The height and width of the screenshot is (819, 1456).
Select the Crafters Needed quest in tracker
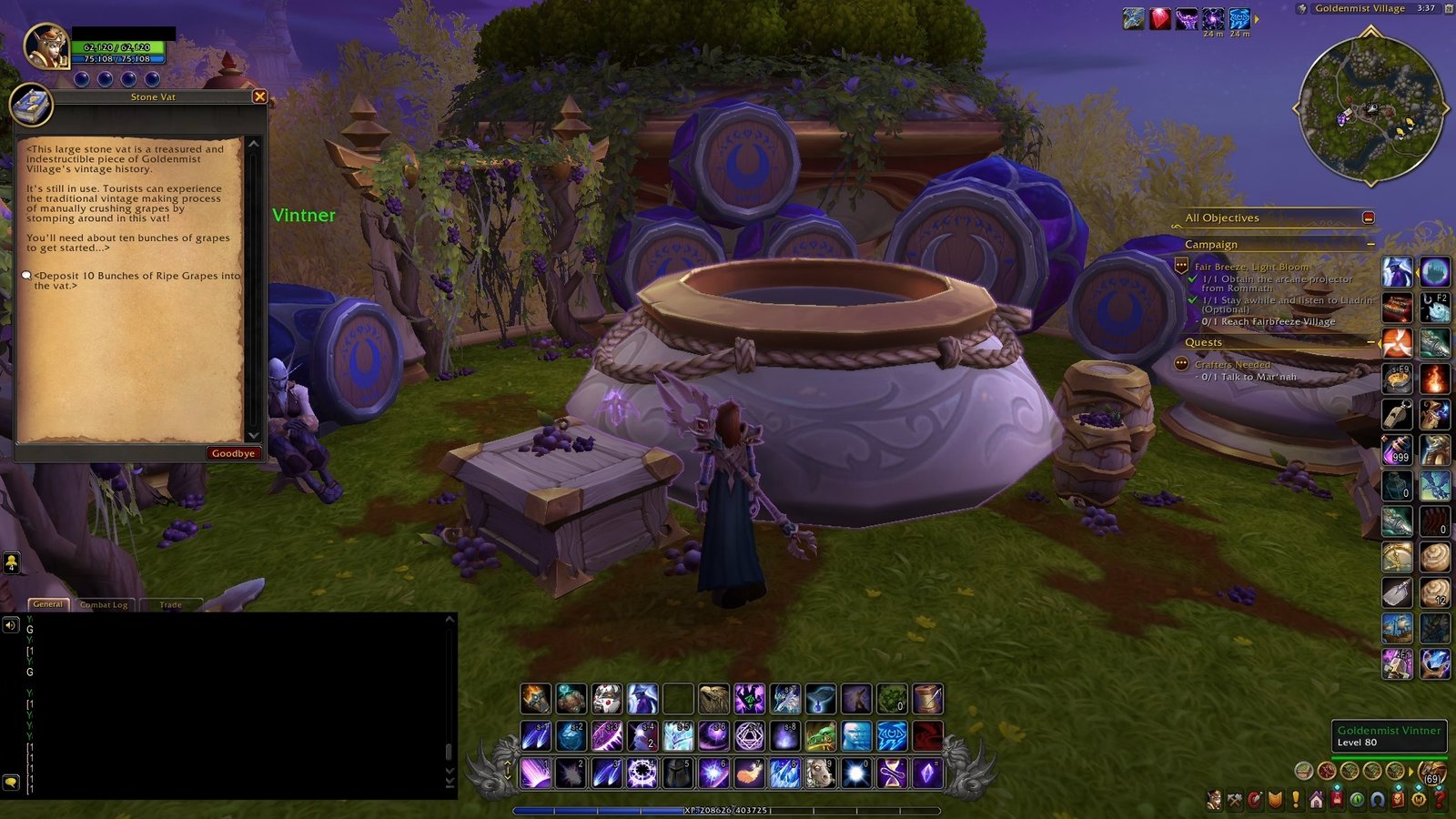[x=1232, y=364]
